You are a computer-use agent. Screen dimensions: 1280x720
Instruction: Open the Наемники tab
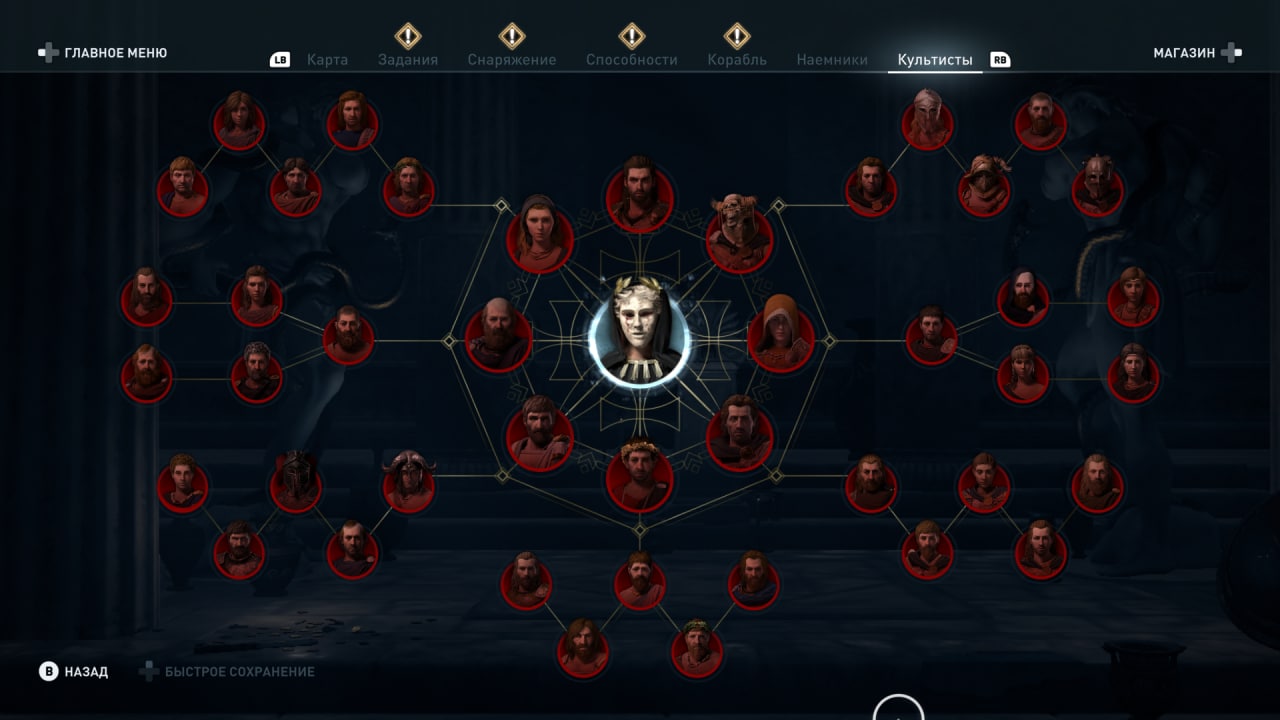[832, 60]
